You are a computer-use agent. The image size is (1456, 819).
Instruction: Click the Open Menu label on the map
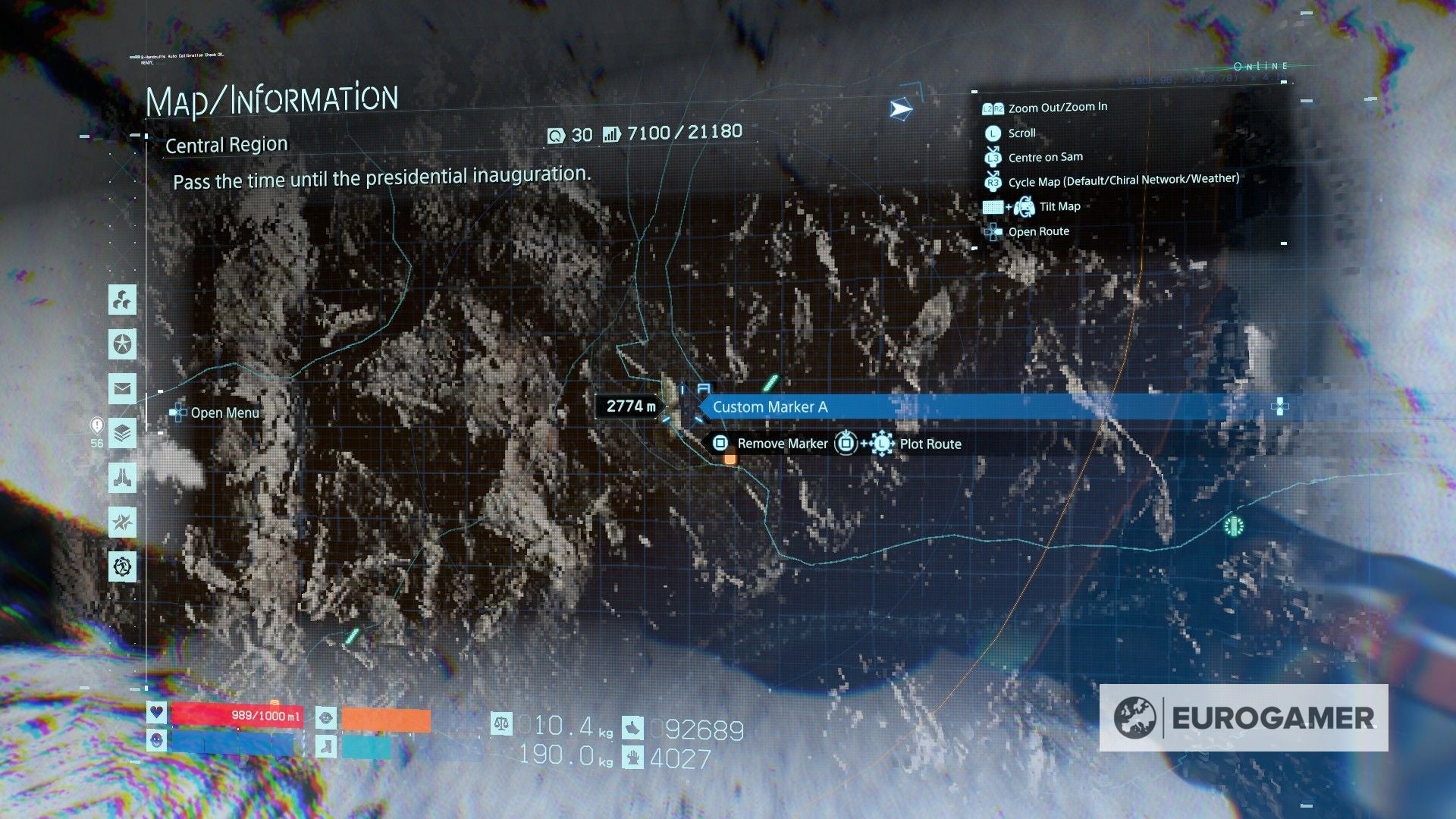(224, 413)
